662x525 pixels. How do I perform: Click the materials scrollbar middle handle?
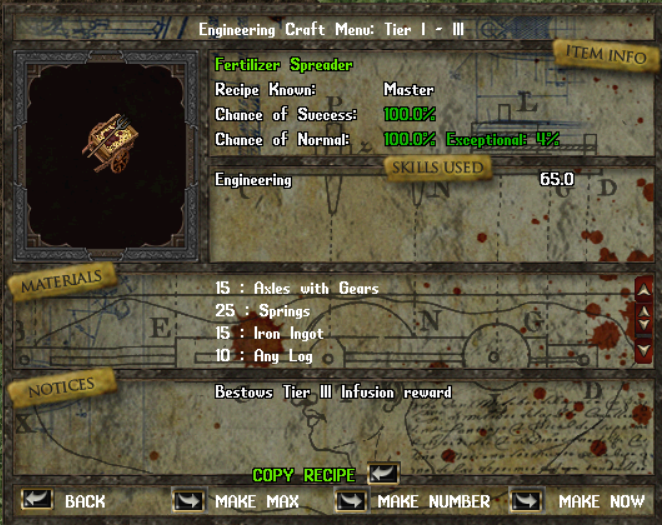pyautogui.click(x=644, y=318)
